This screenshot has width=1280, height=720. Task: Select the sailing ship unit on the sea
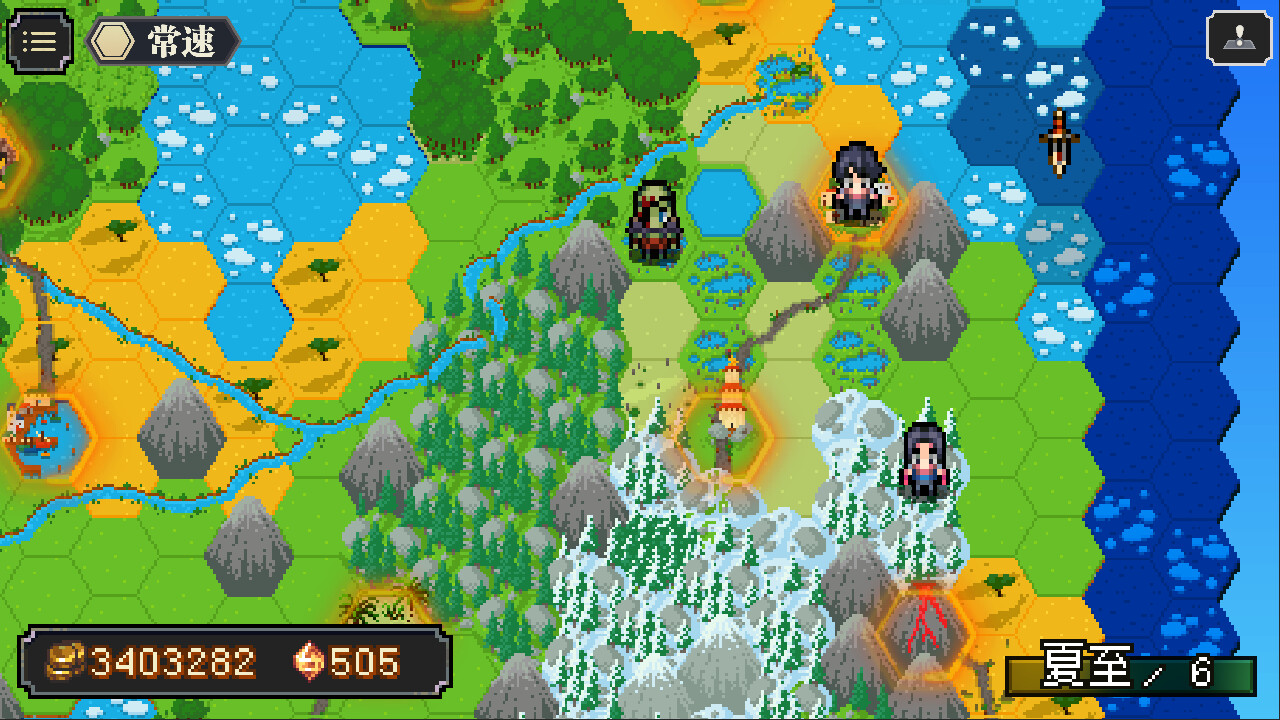[x=1060, y=140]
